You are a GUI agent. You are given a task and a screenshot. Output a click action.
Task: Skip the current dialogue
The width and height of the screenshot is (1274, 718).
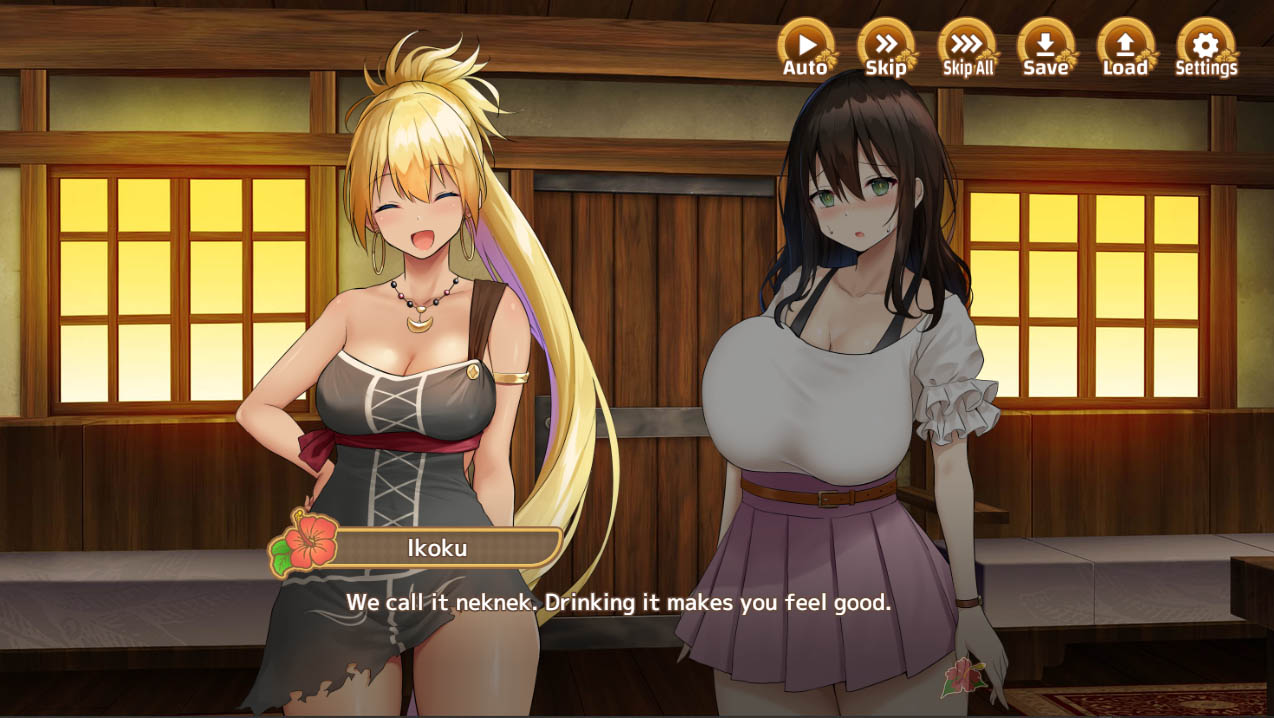[x=886, y=47]
